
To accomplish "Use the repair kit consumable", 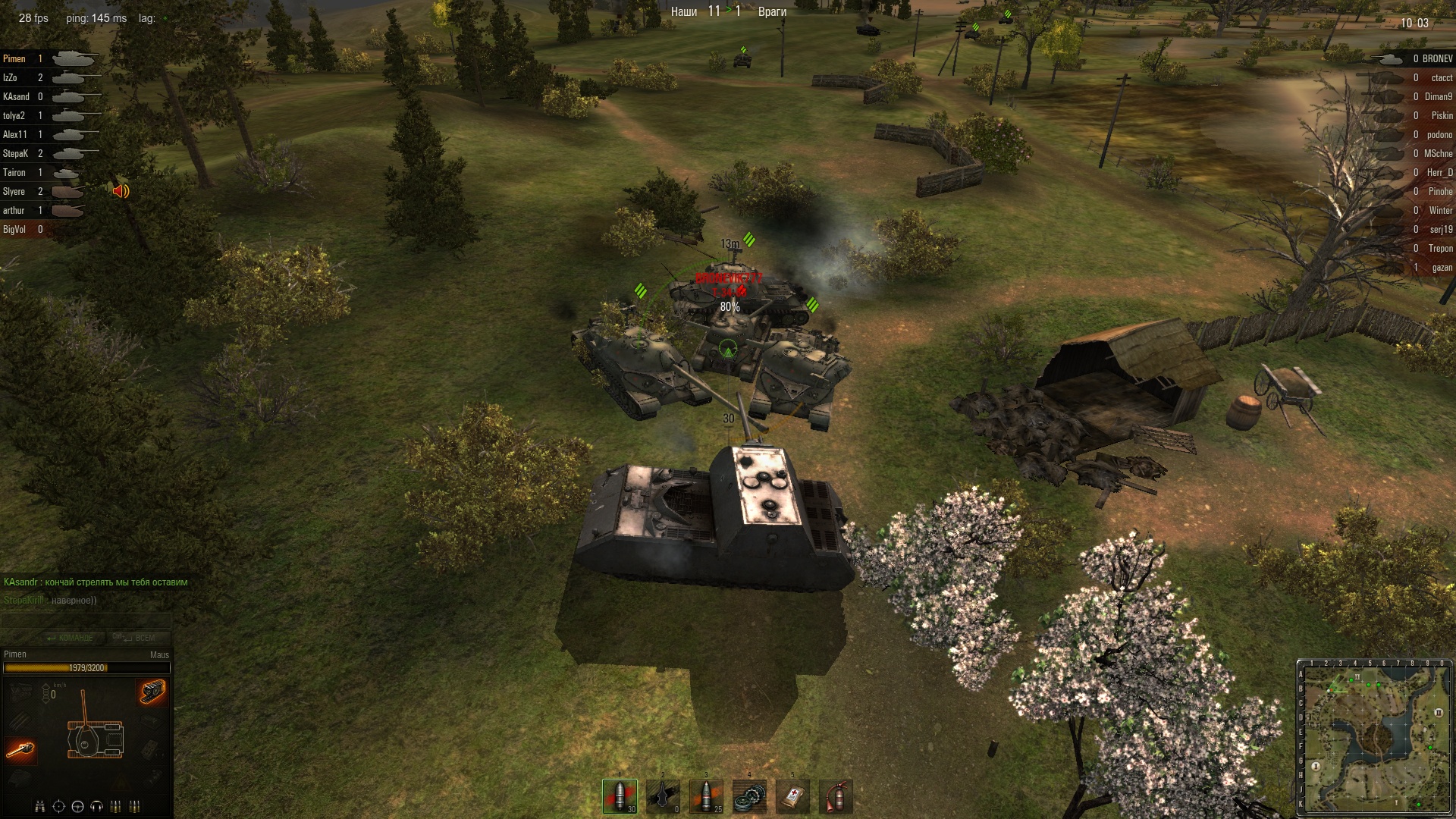I will pos(749,796).
